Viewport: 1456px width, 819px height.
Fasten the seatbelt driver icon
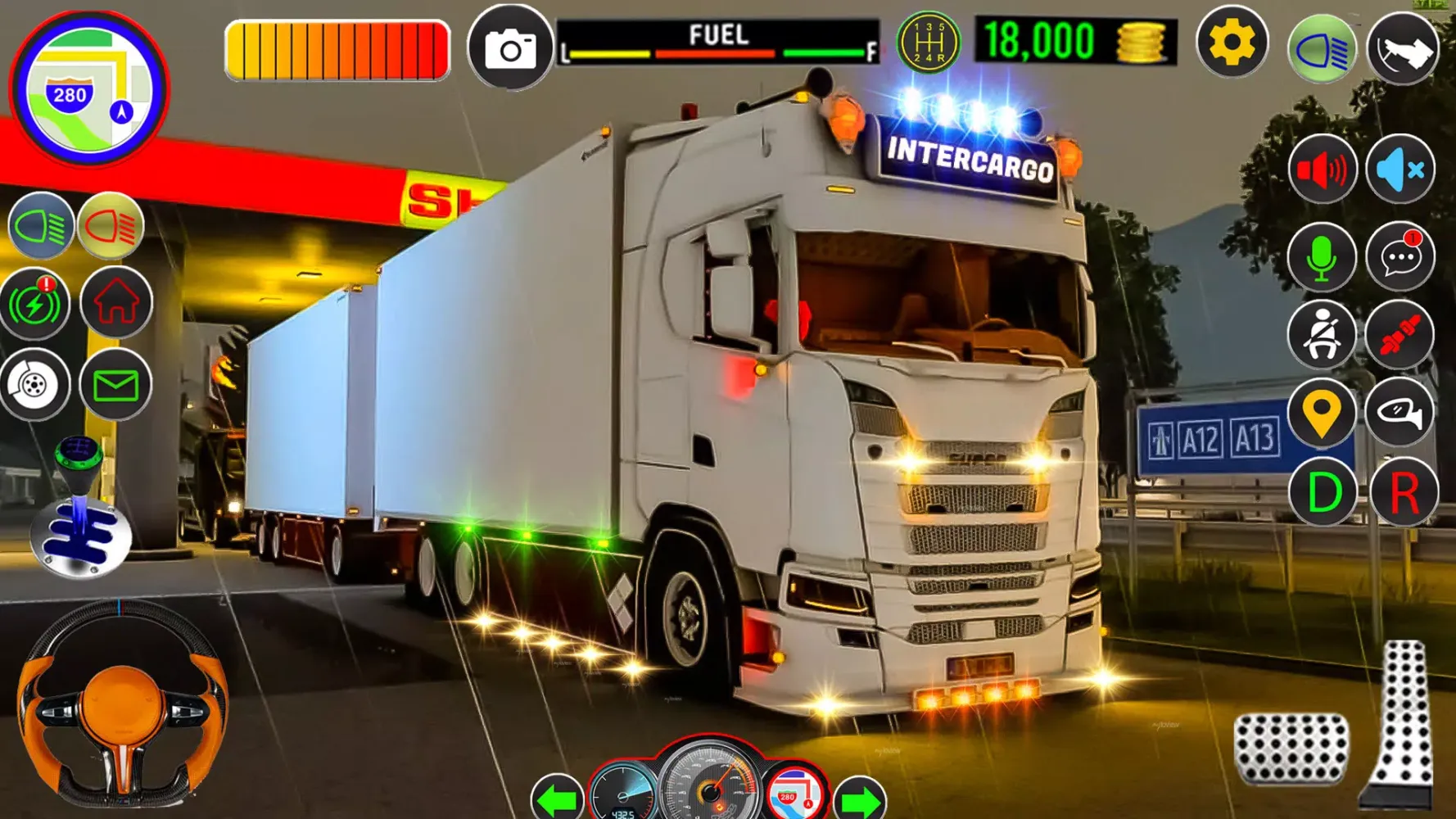tap(1322, 335)
